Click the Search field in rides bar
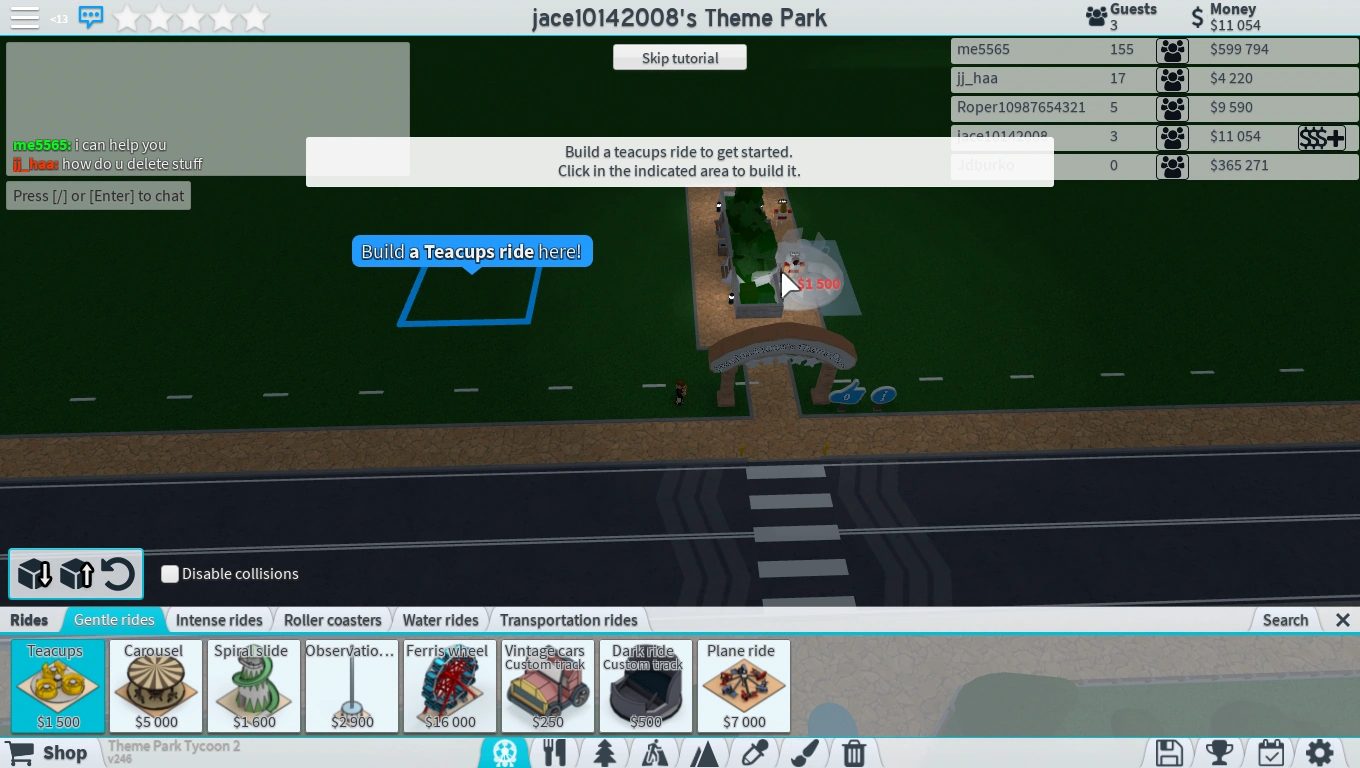 point(1285,620)
